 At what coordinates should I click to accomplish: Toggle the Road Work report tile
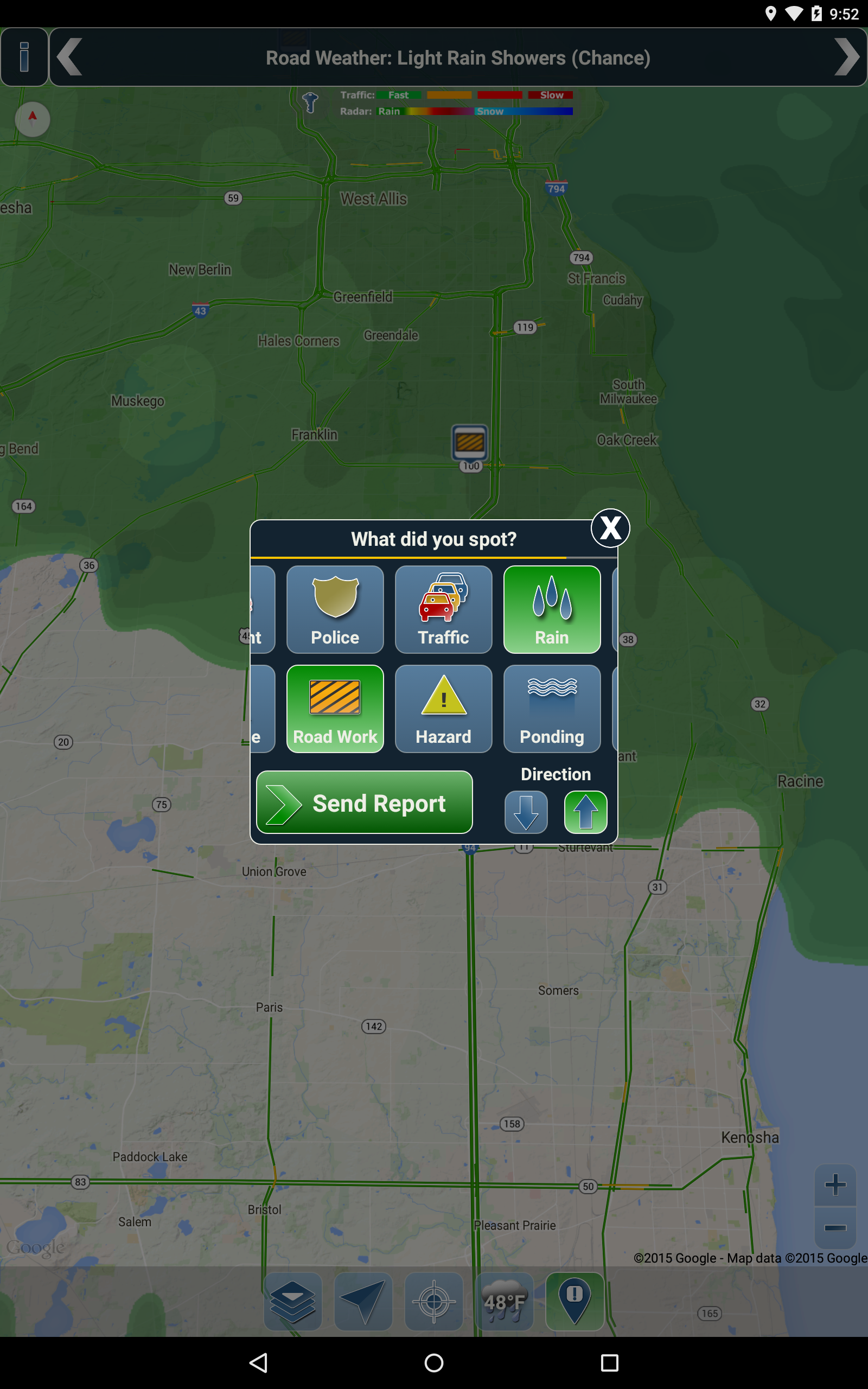(x=335, y=708)
